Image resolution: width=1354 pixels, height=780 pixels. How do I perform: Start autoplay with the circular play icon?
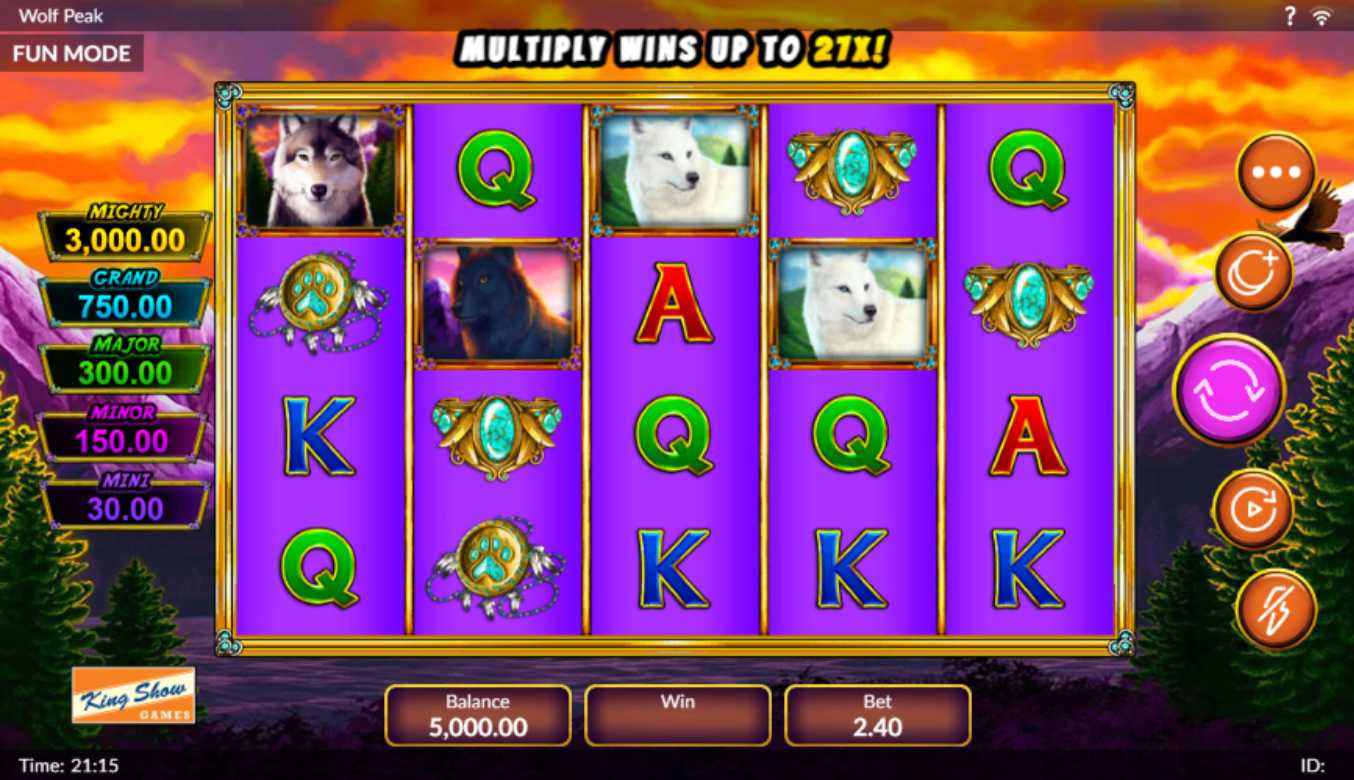(1253, 510)
